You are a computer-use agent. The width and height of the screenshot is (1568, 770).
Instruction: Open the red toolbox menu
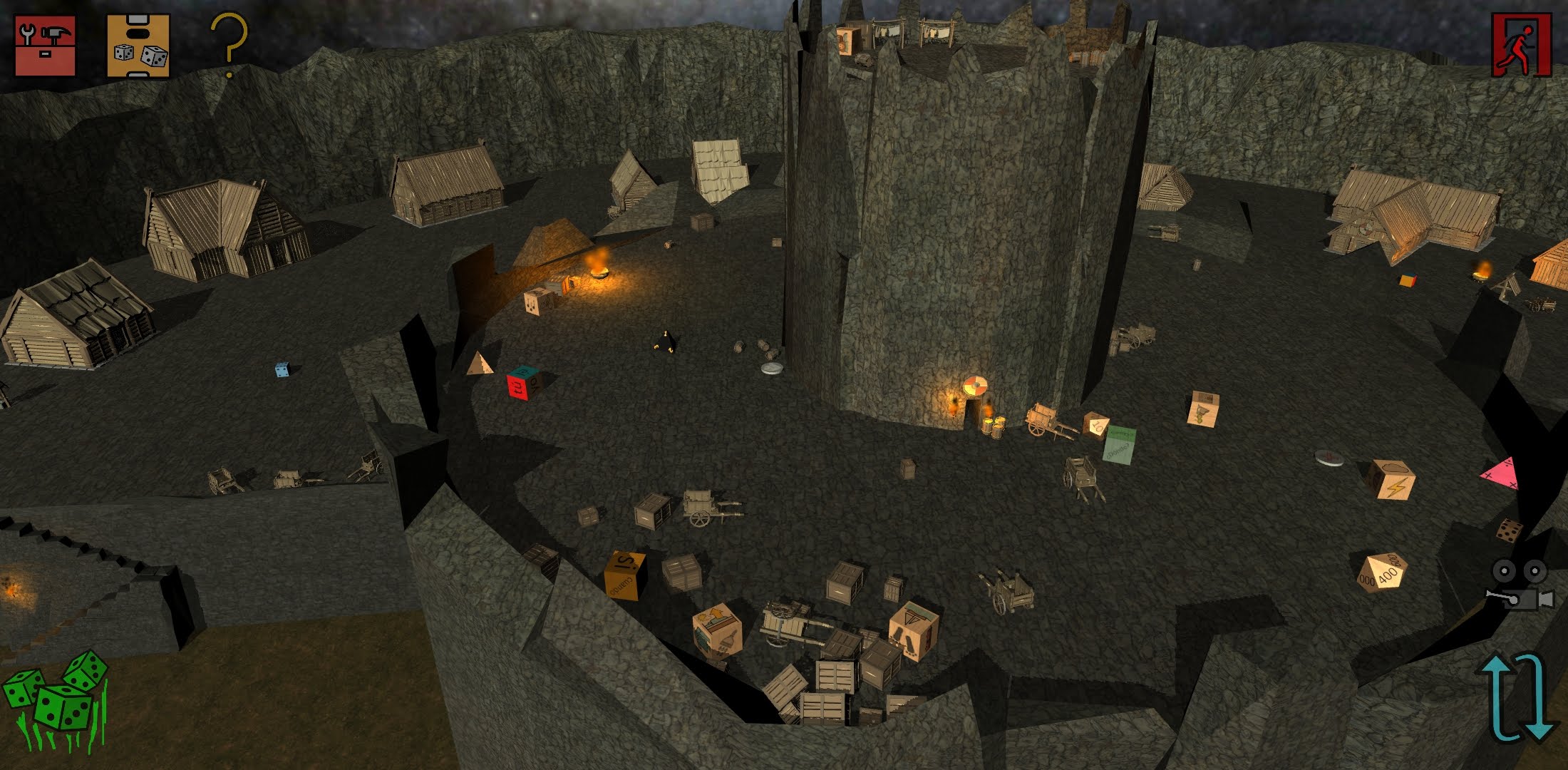[x=45, y=45]
